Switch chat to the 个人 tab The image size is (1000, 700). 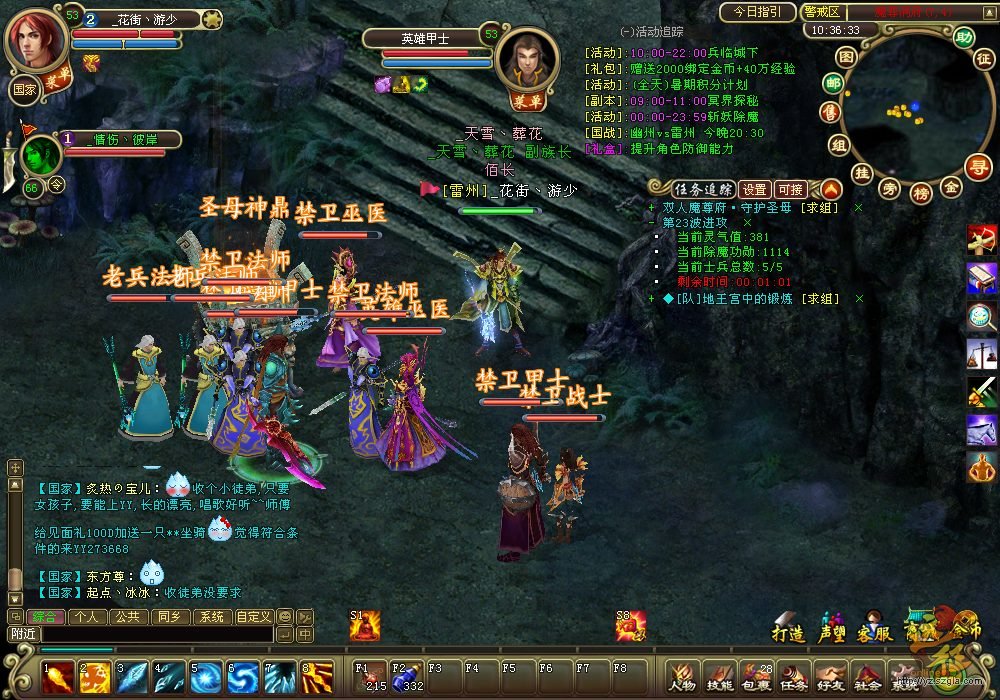88,617
